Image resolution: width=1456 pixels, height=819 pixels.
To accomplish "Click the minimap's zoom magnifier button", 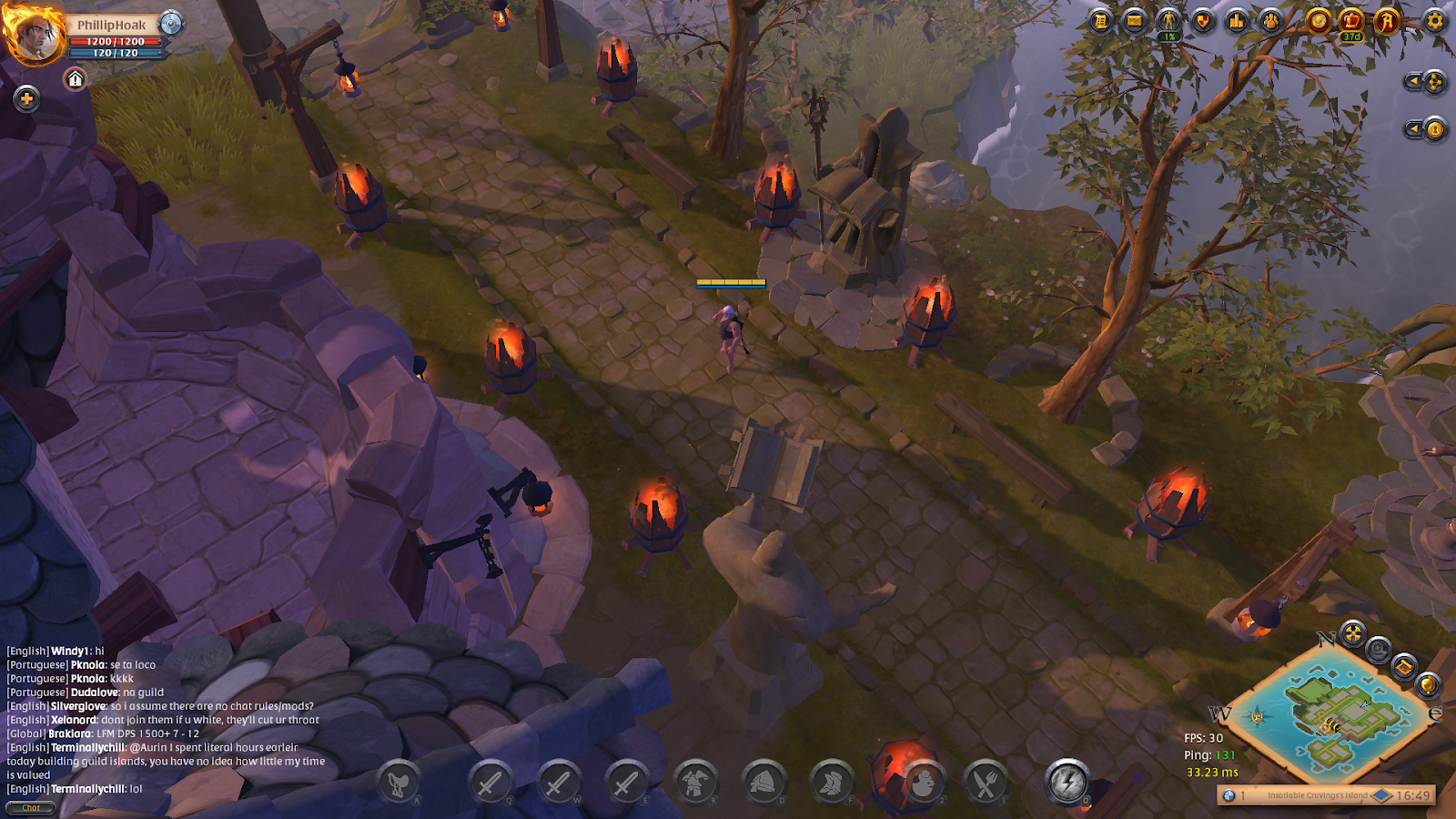I will (x=1379, y=650).
